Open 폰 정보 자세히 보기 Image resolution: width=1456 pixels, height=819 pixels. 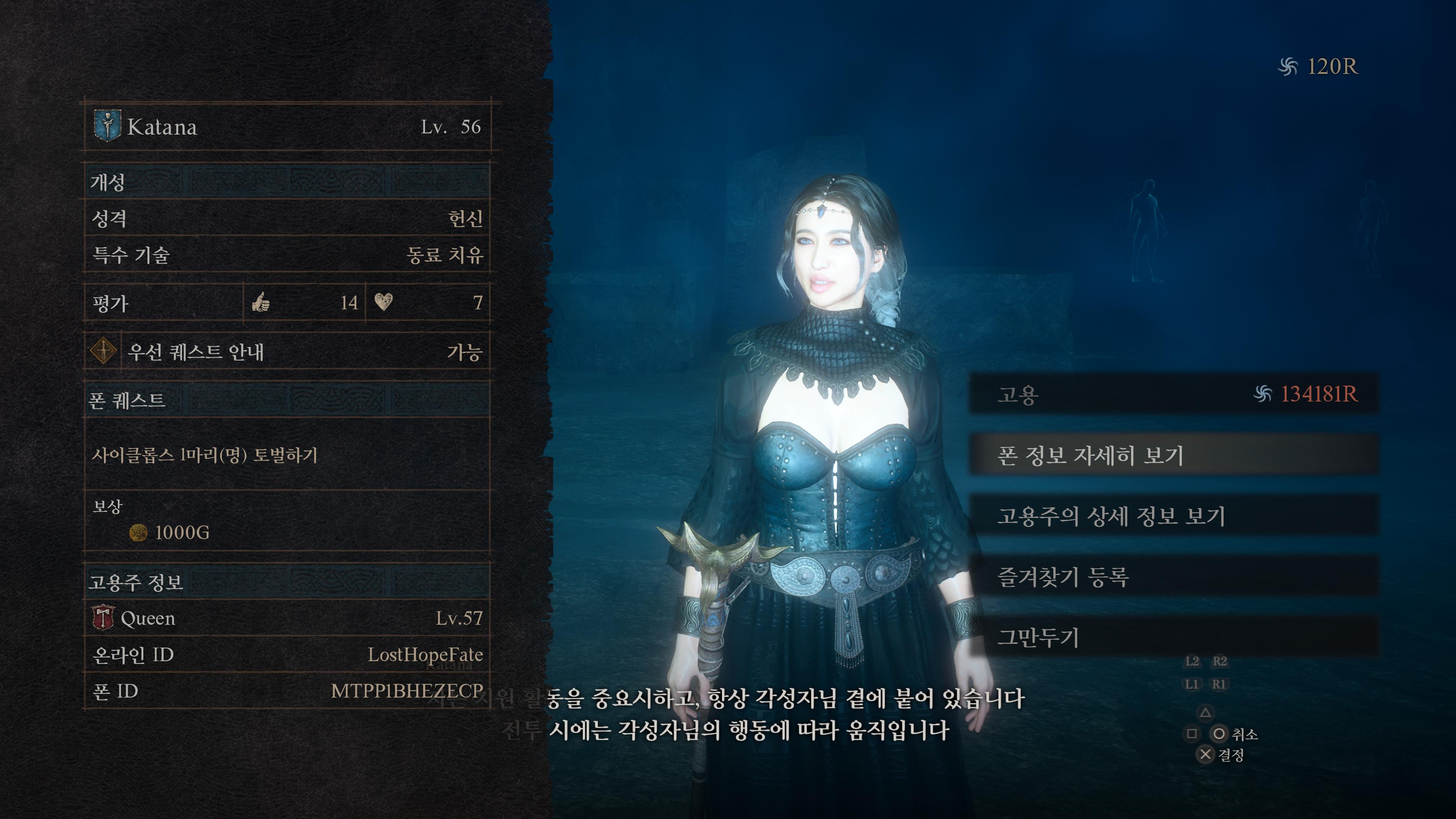click(1174, 455)
